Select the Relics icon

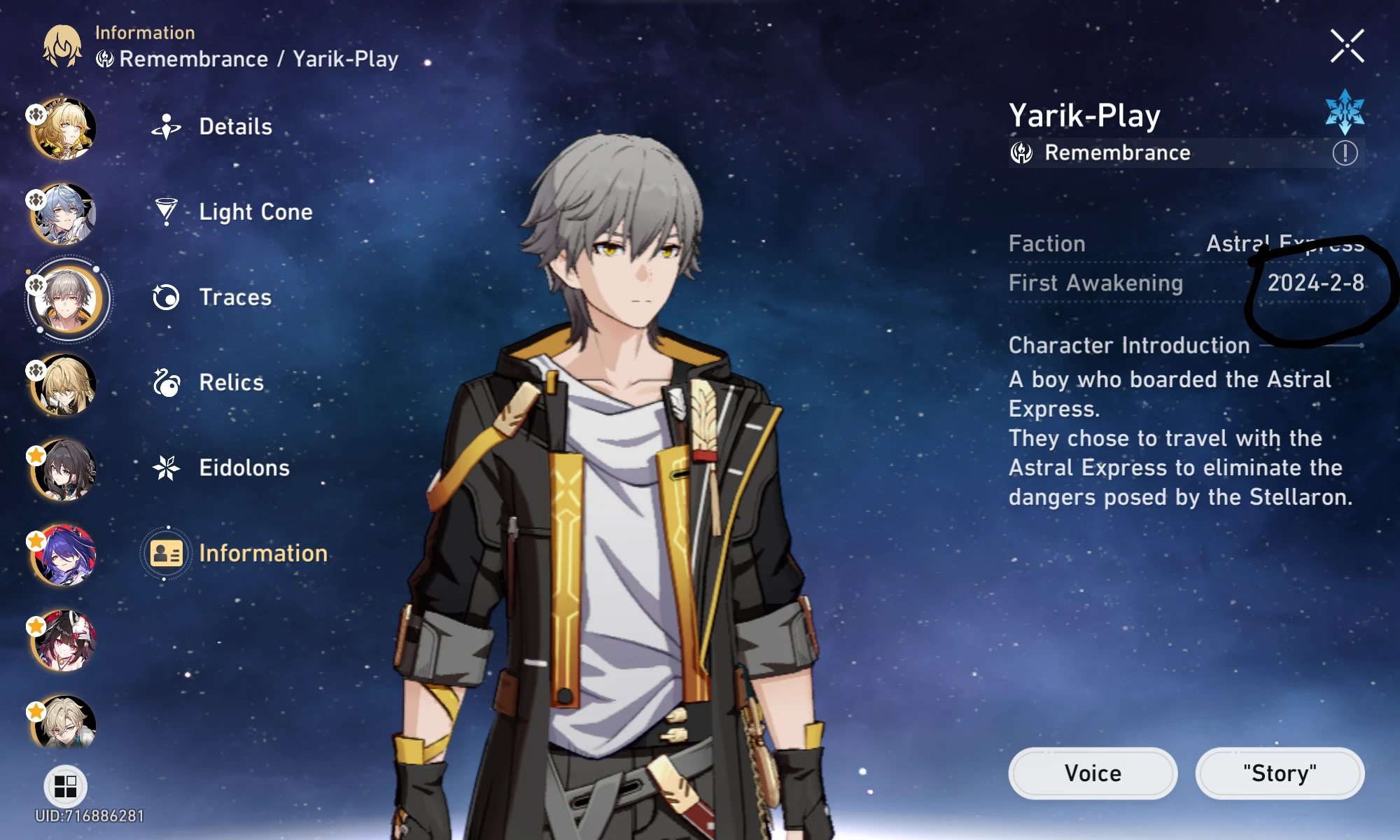tap(165, 382)
